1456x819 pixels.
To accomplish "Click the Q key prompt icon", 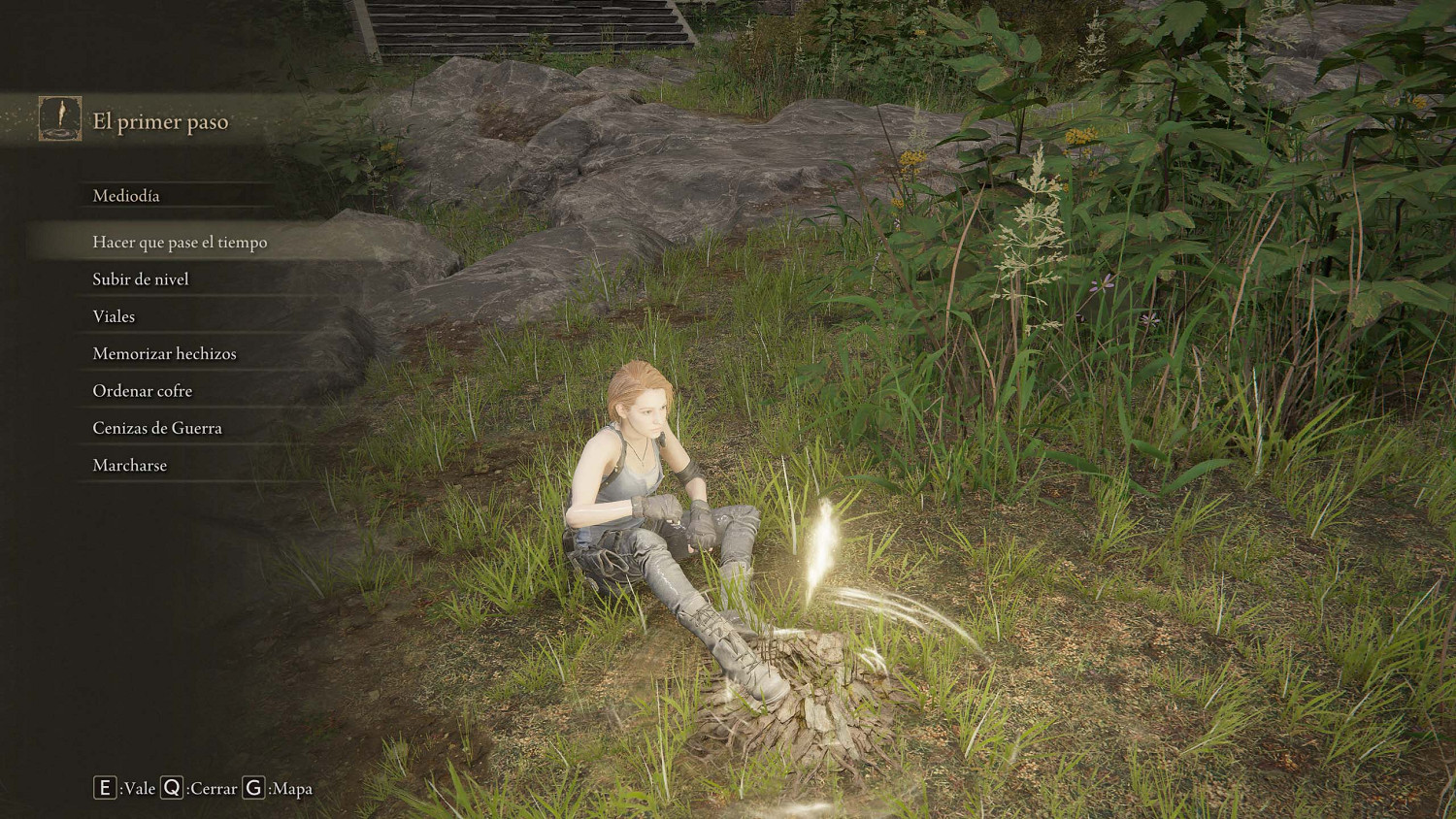I will coord(172,789).
